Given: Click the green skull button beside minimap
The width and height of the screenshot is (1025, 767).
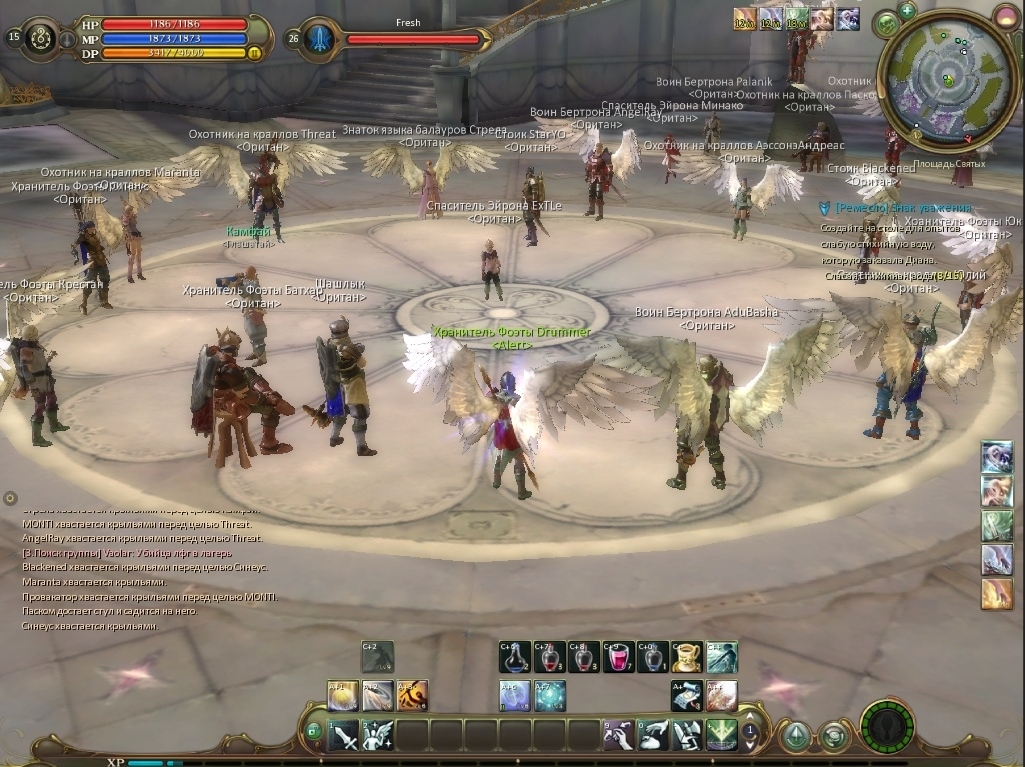Looking at the screenshot, I should [x=885, y=24].
